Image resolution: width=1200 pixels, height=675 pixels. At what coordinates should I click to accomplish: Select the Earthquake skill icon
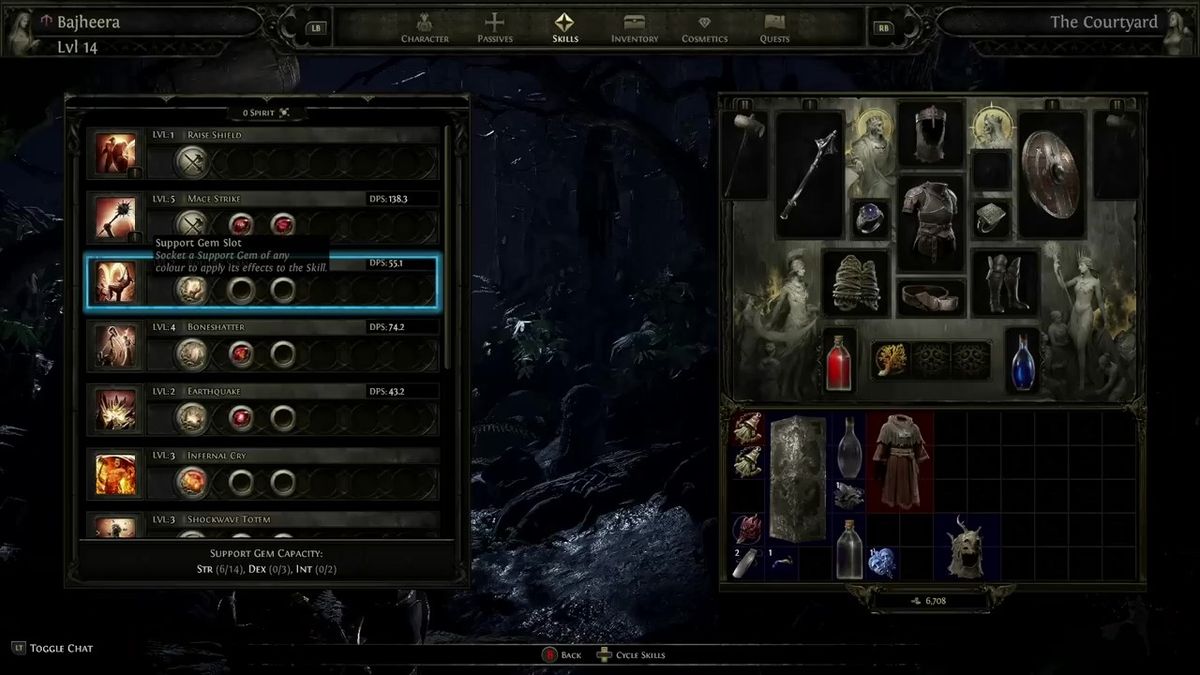coord(116,410)
